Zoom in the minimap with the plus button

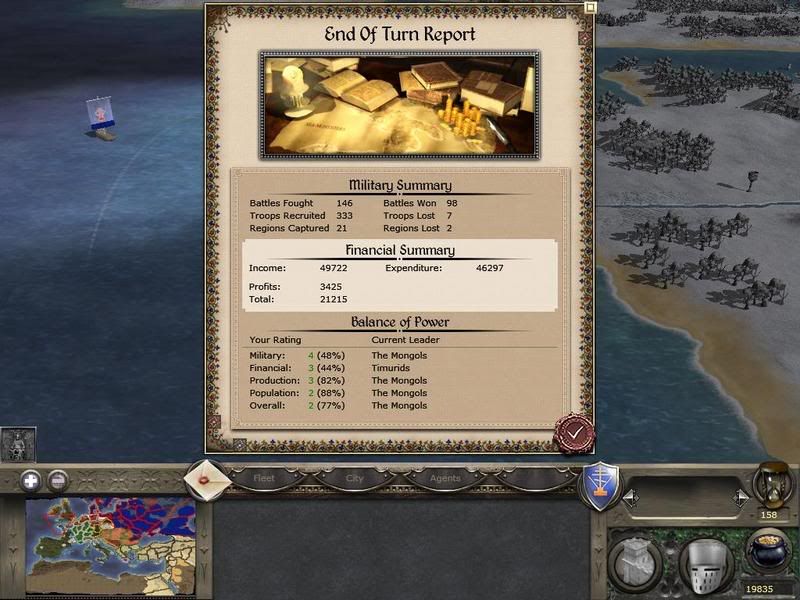pos(31,480)
